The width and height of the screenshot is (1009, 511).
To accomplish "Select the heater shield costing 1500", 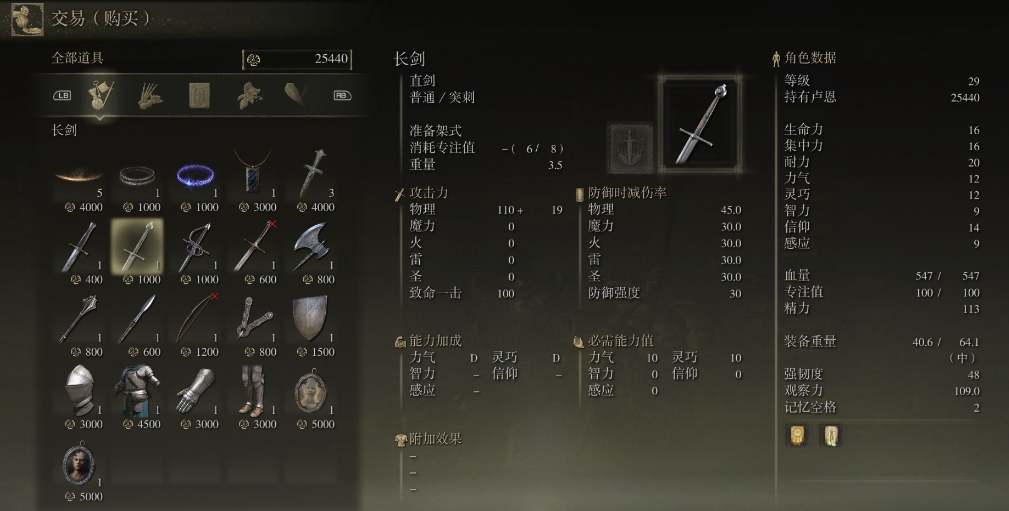I will [312, 319].
